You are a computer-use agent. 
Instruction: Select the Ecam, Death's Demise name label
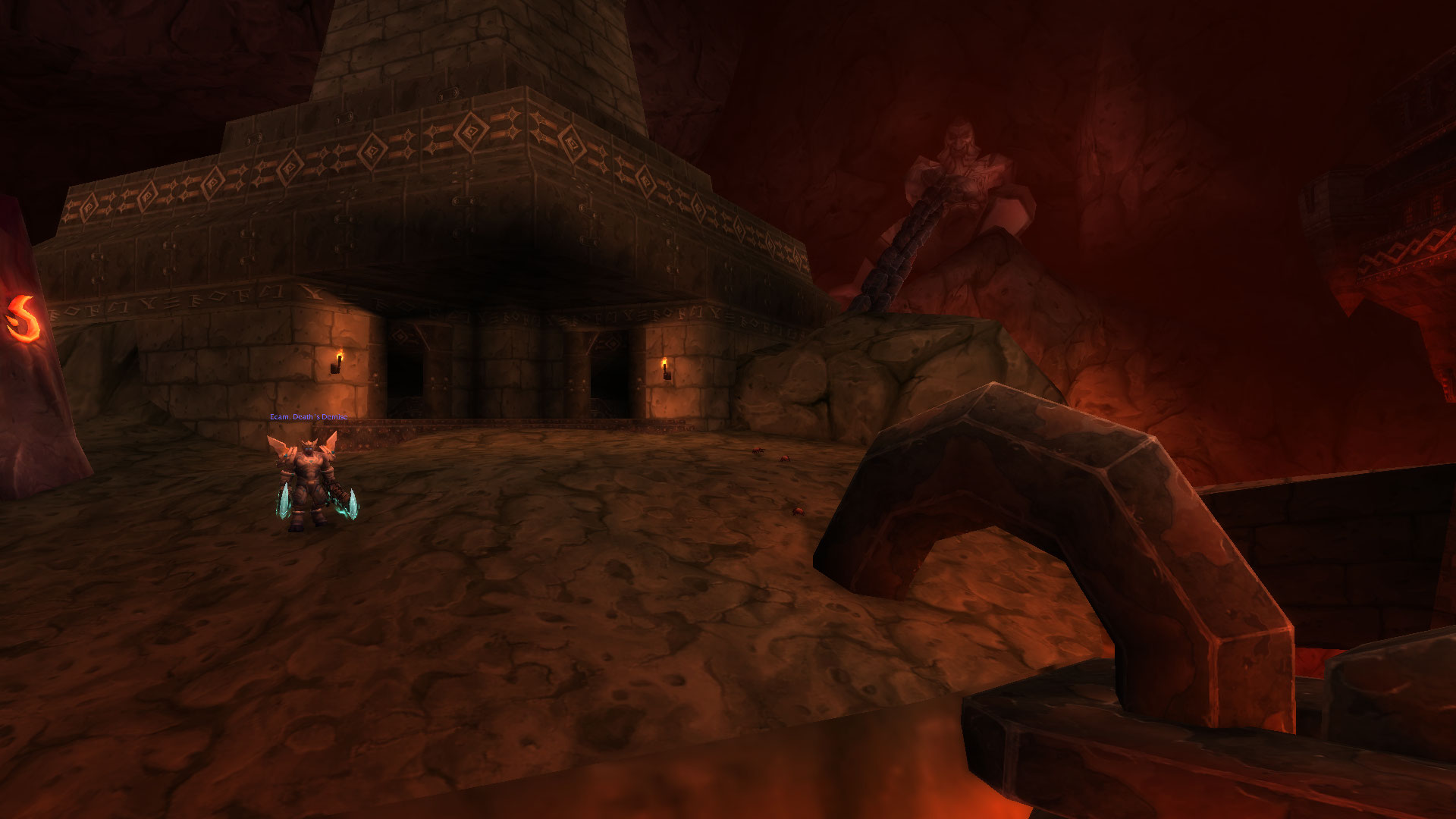click(x=309, y=417)
